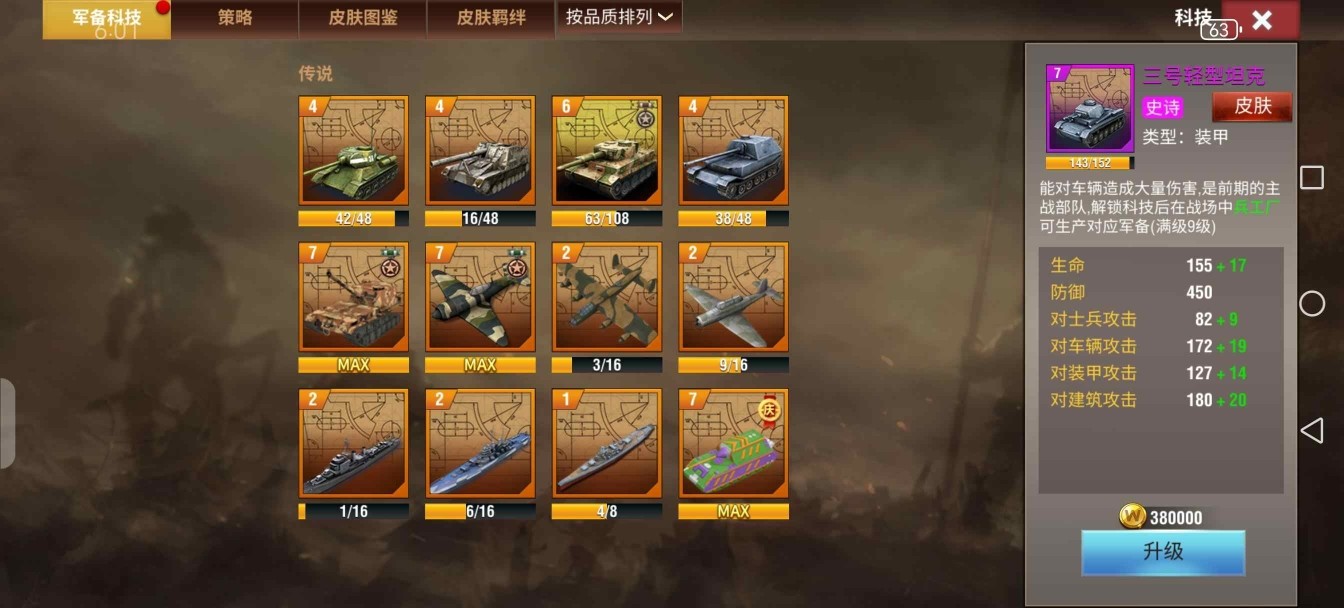The height and width of the screenshot is (608, 1344).
Task: Select the green tank card showing 42/48
Action: (x=353, y=151)
